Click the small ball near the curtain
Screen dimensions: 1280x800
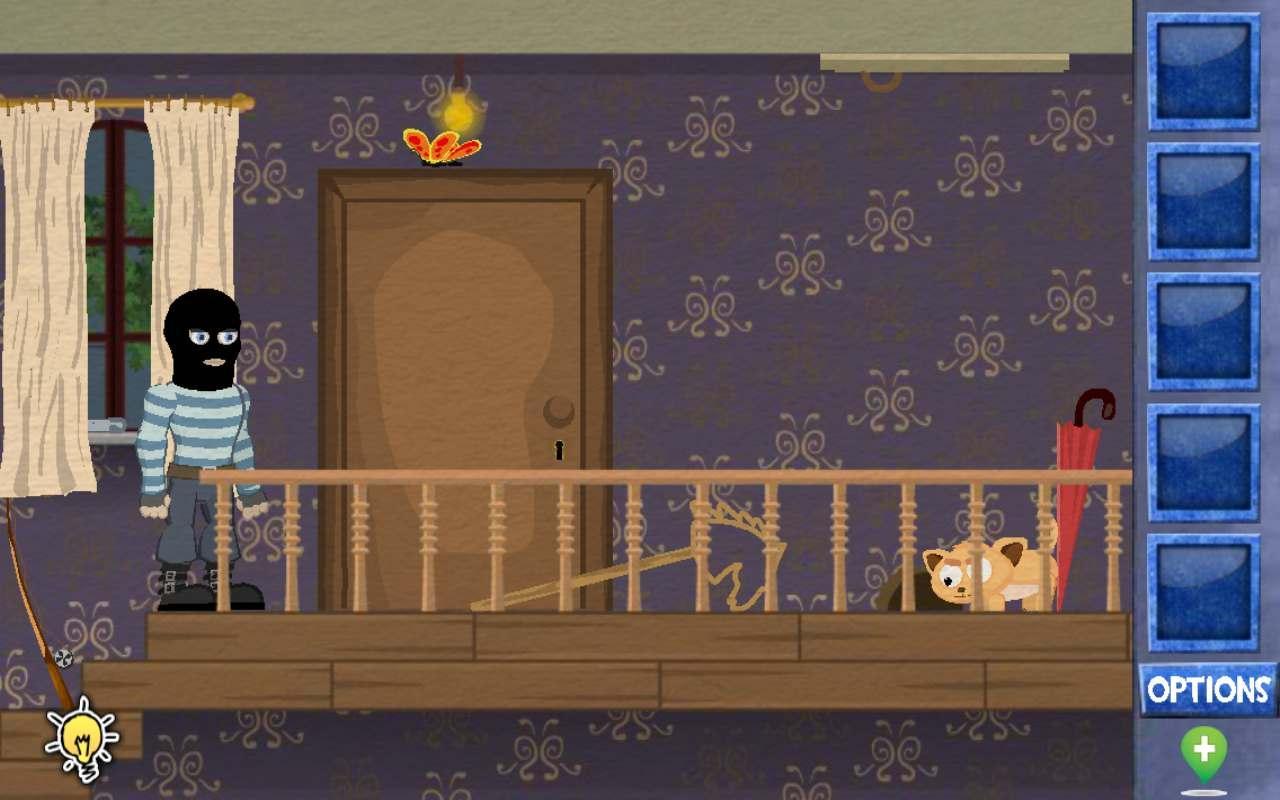pos(63,658)
